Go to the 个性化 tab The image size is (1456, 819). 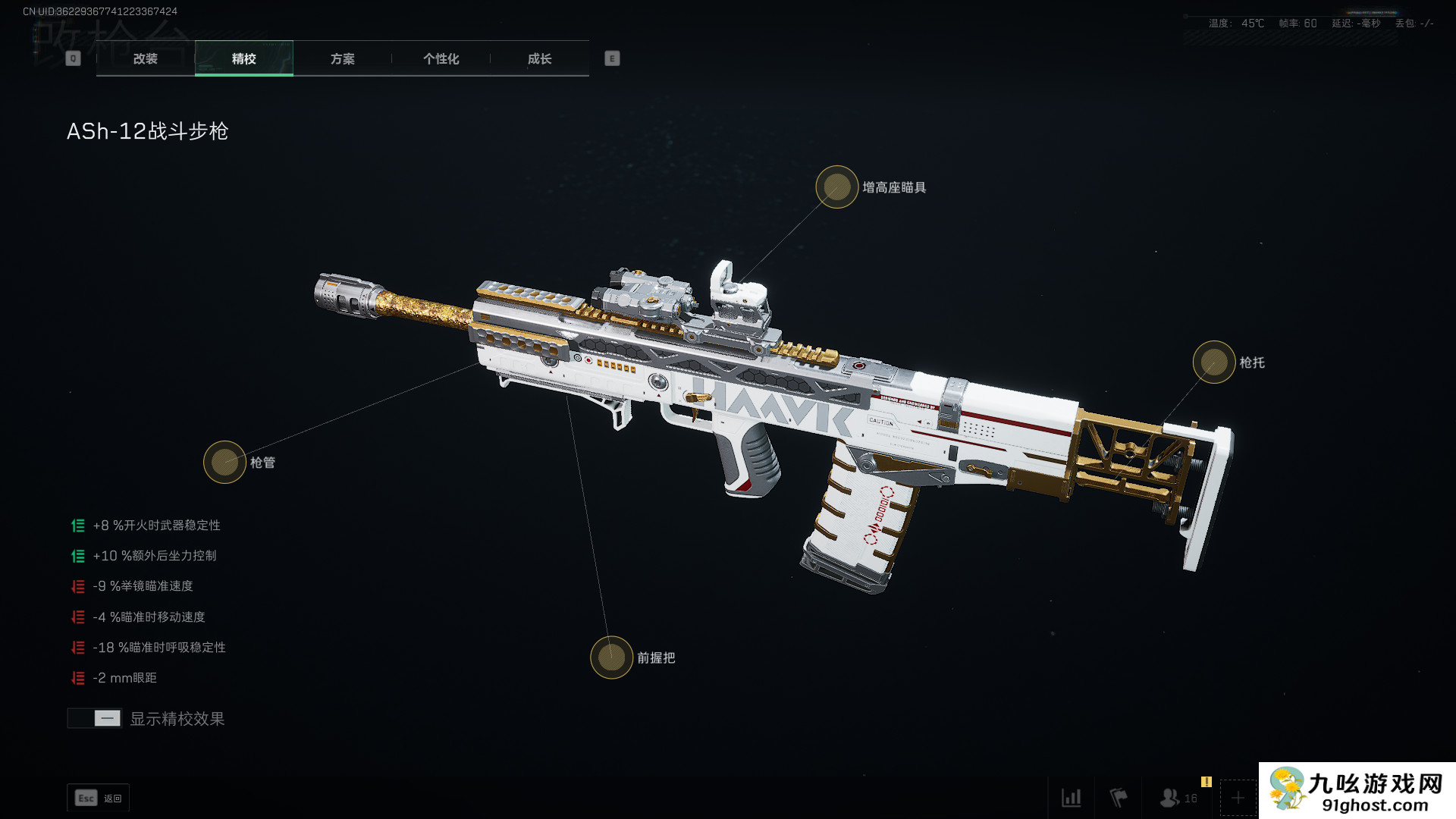441,58
